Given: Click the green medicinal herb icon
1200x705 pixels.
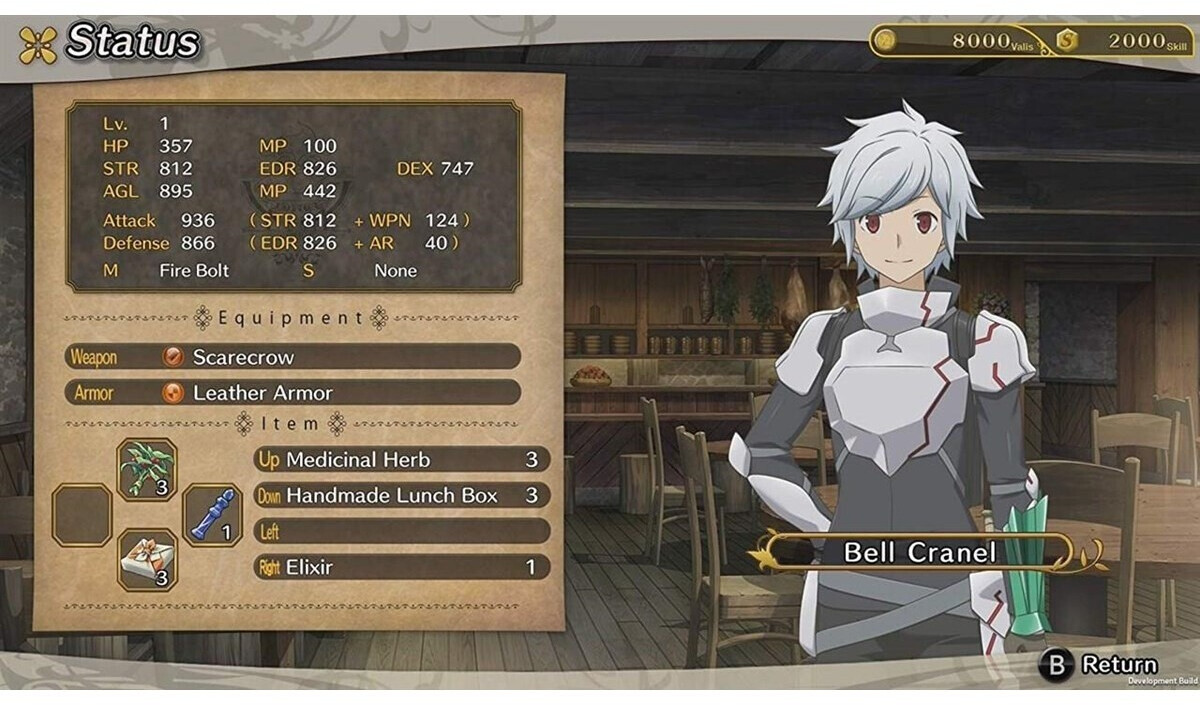Looking at the screenshot, I should tap(147, 468).
